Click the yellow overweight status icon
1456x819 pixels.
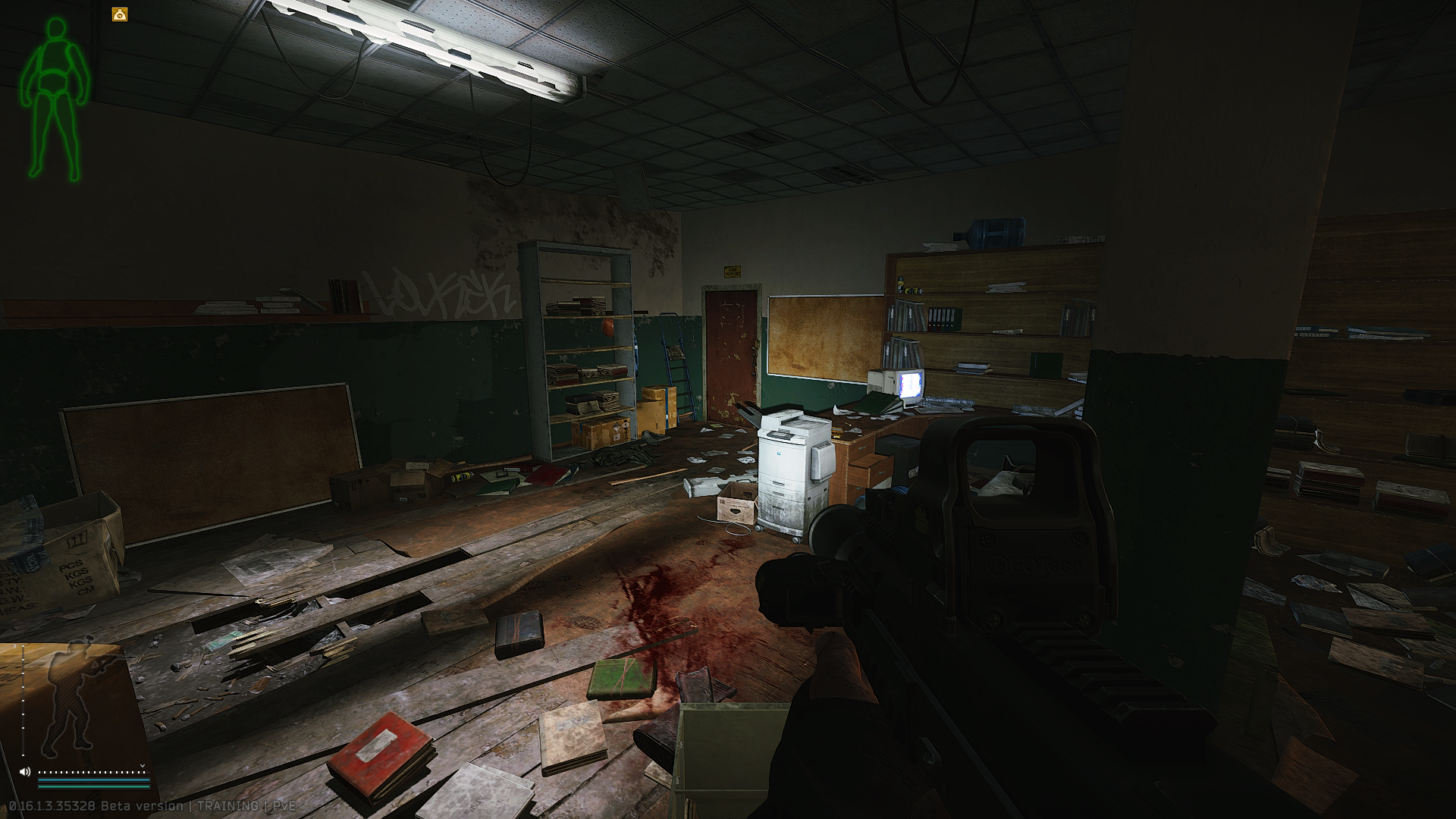[120, 14]
